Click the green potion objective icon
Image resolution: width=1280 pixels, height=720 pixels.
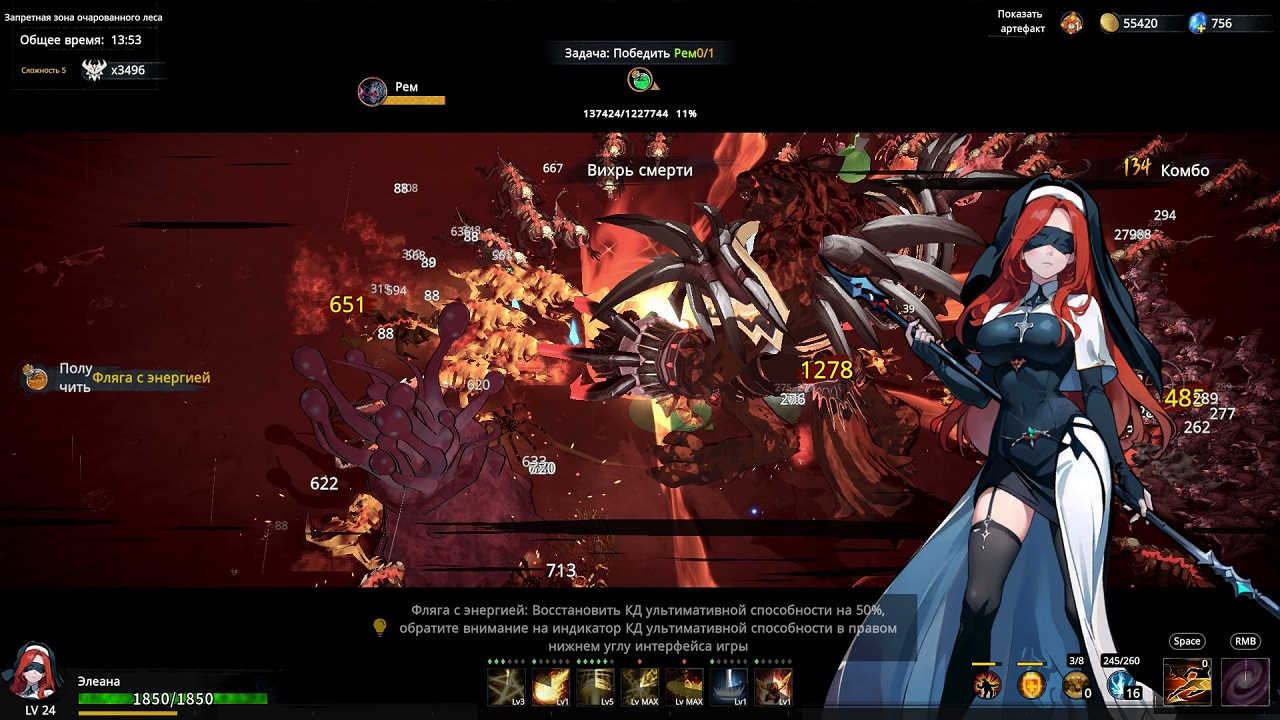[x=641, y=80]
